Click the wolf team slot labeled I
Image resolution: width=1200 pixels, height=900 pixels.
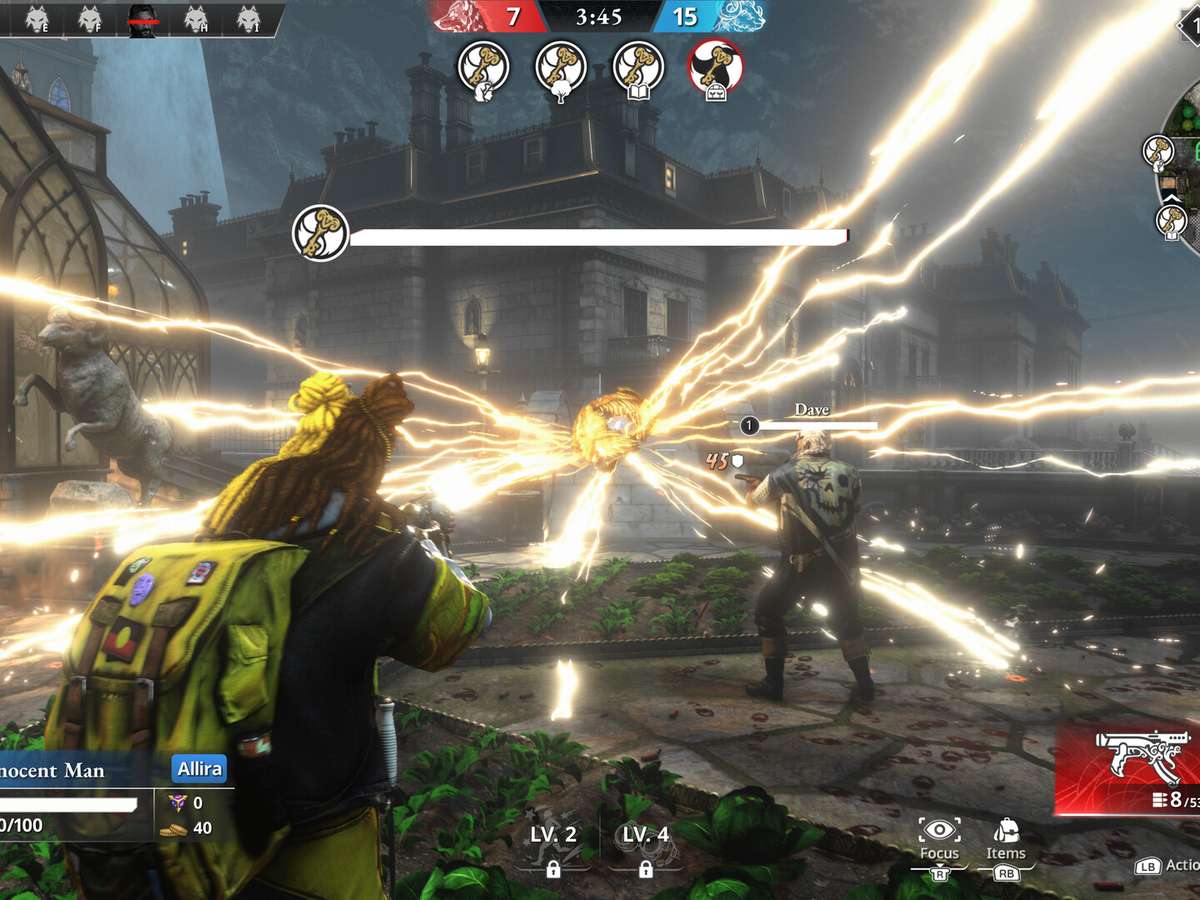248,19
